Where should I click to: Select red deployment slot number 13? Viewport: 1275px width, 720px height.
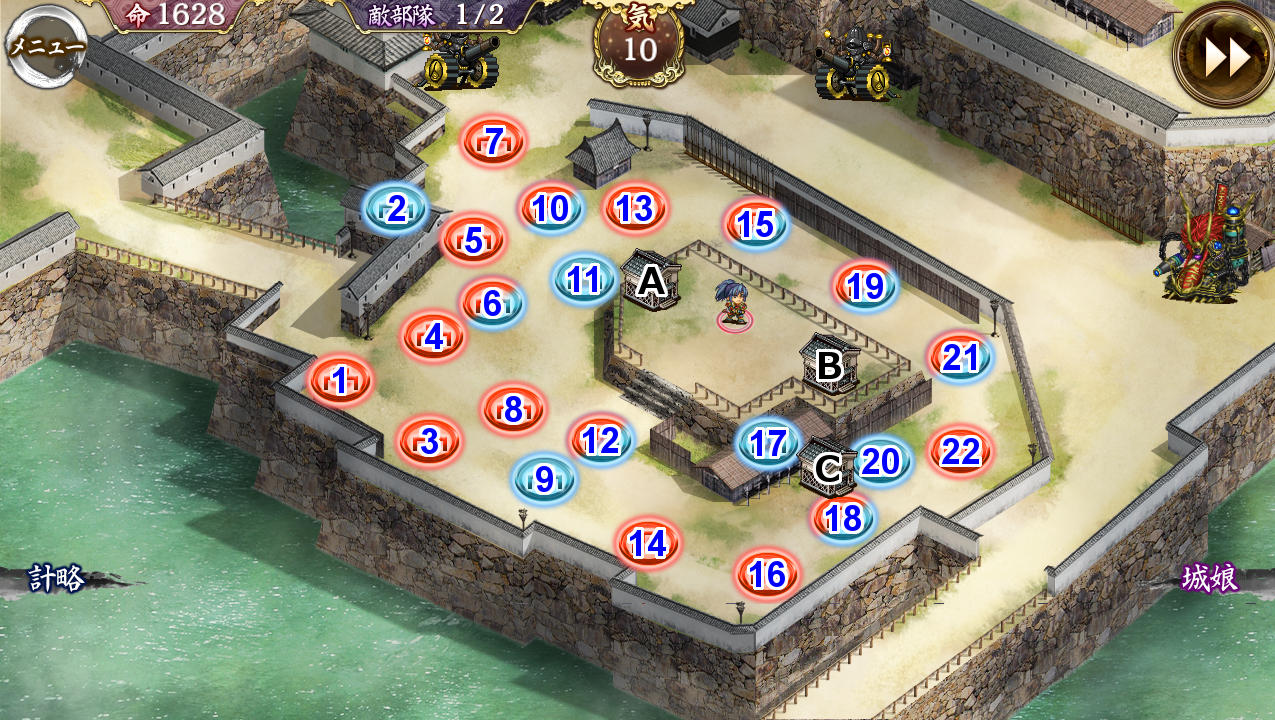635,209
